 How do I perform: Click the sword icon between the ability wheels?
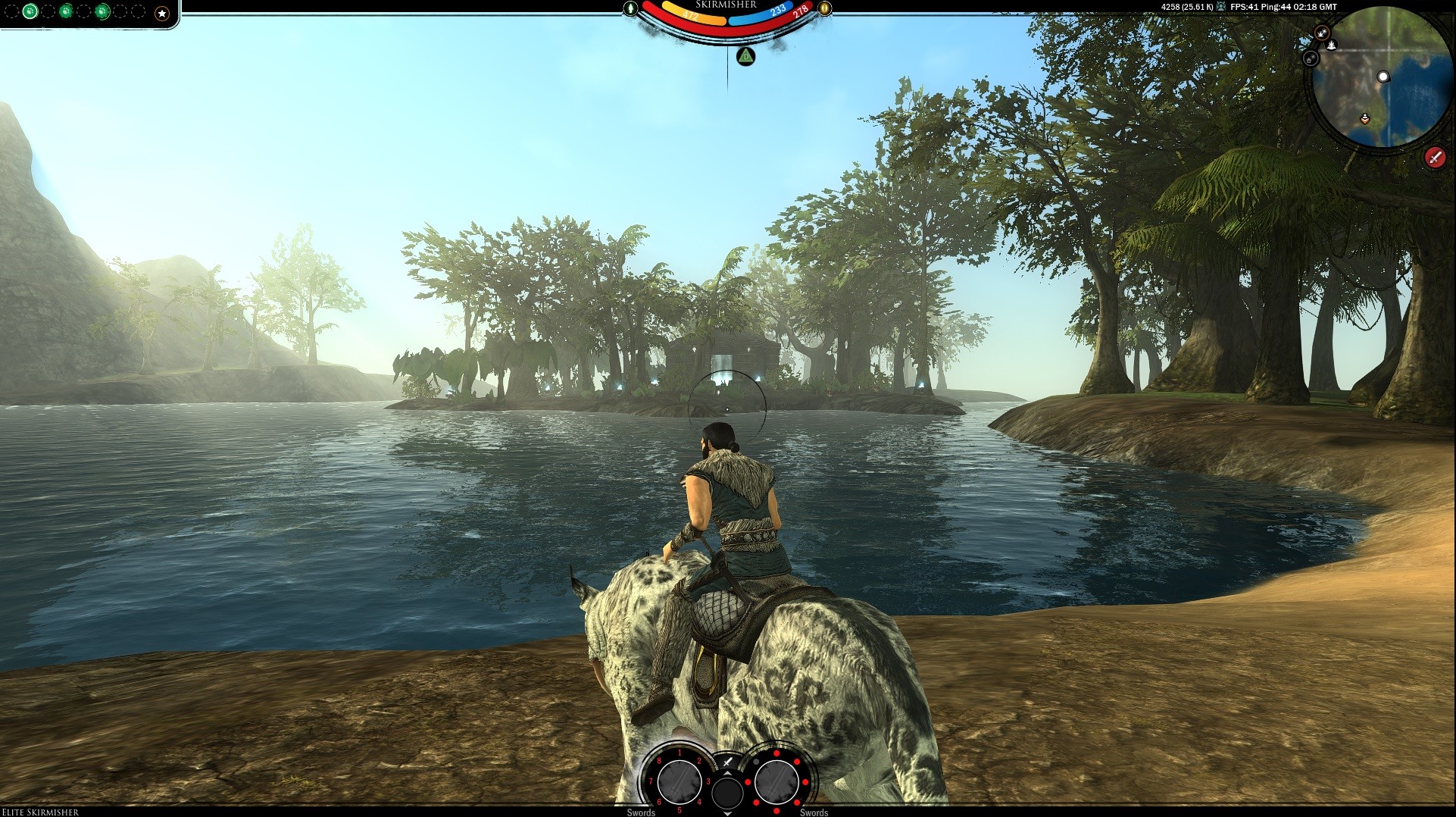click(x=728, y=762)
